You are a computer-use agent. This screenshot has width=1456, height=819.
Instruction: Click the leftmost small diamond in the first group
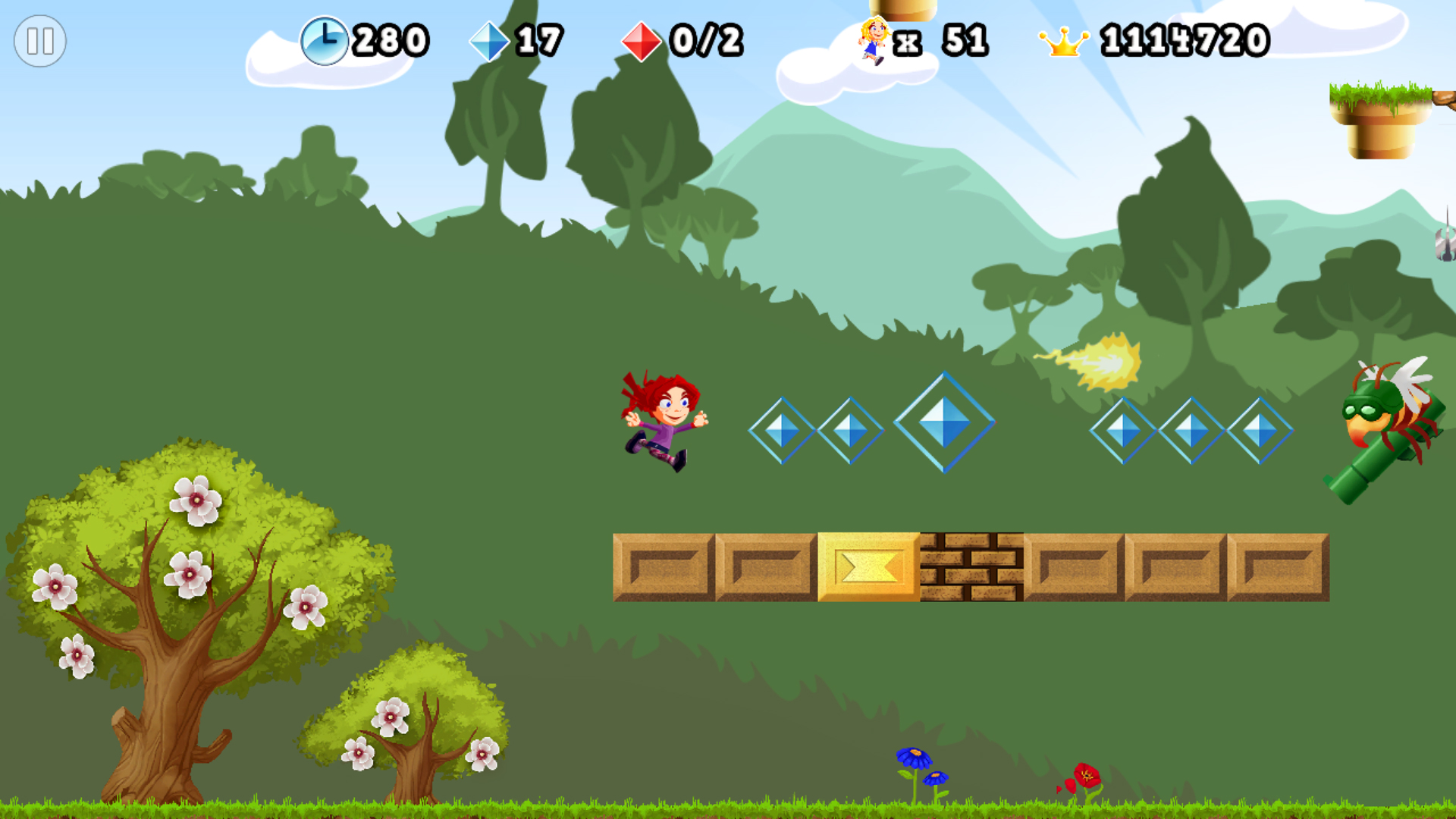[783, 428]
